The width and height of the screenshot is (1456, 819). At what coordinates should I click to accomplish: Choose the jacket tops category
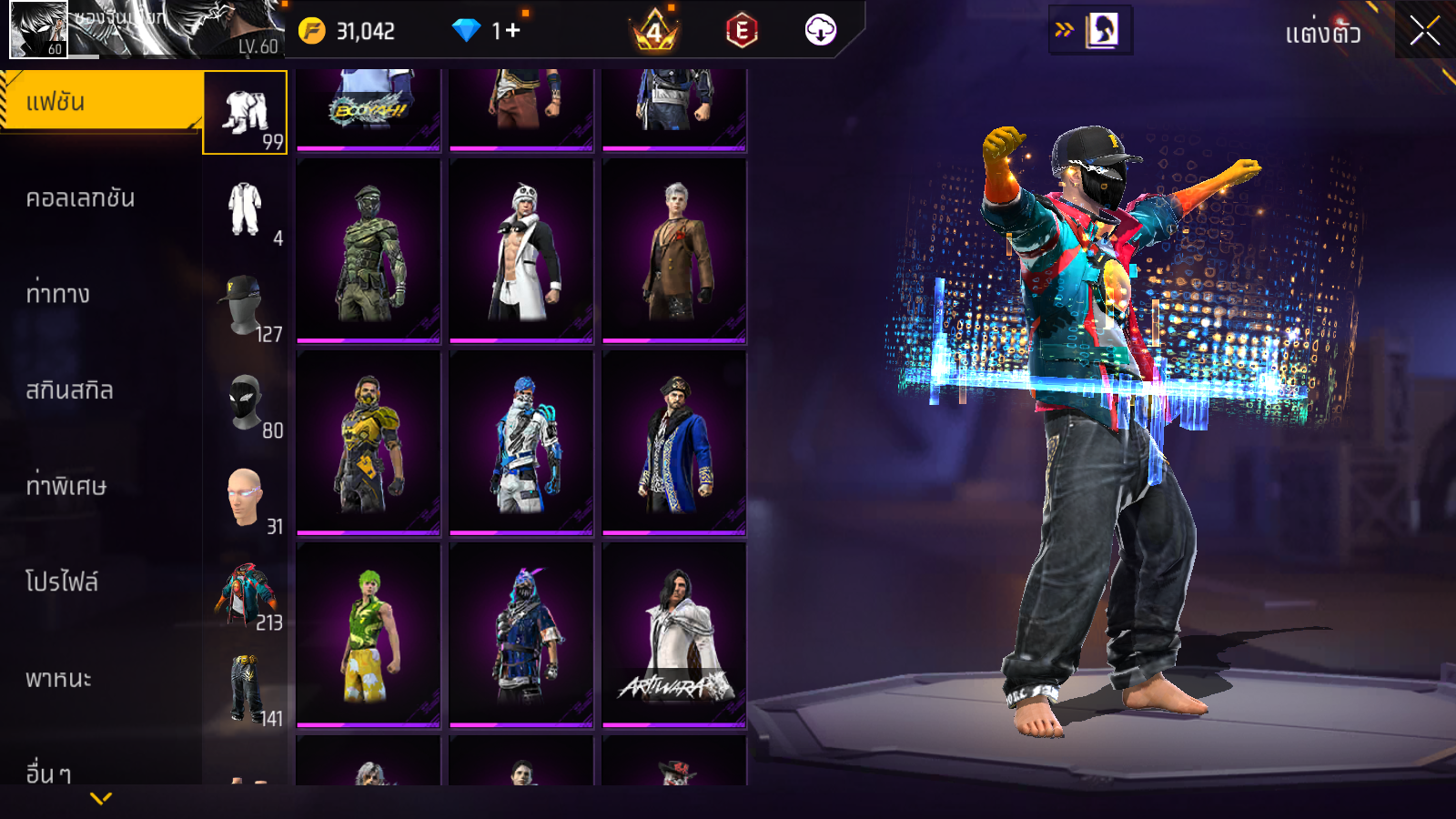coord(245,595)
